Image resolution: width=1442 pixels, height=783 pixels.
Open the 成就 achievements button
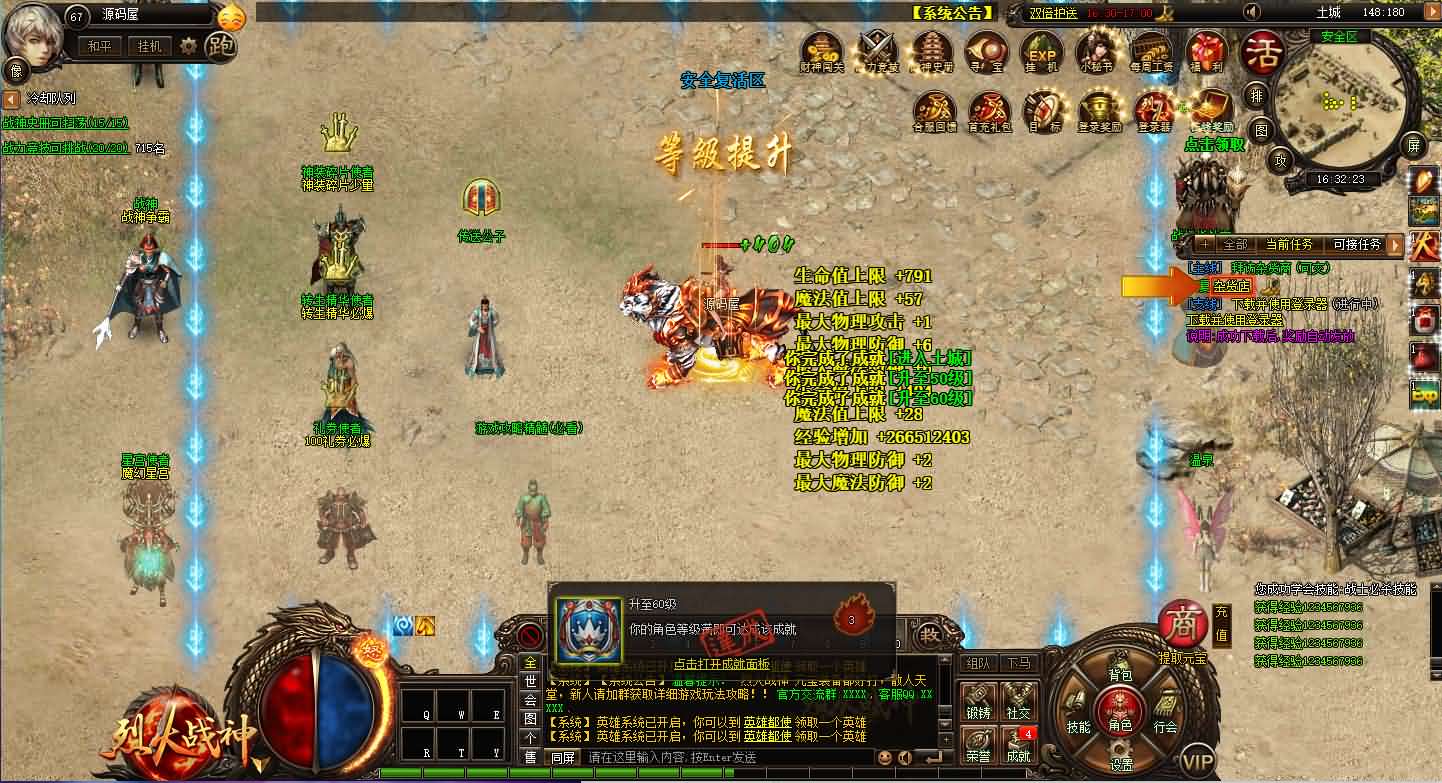pos(1018,748)
